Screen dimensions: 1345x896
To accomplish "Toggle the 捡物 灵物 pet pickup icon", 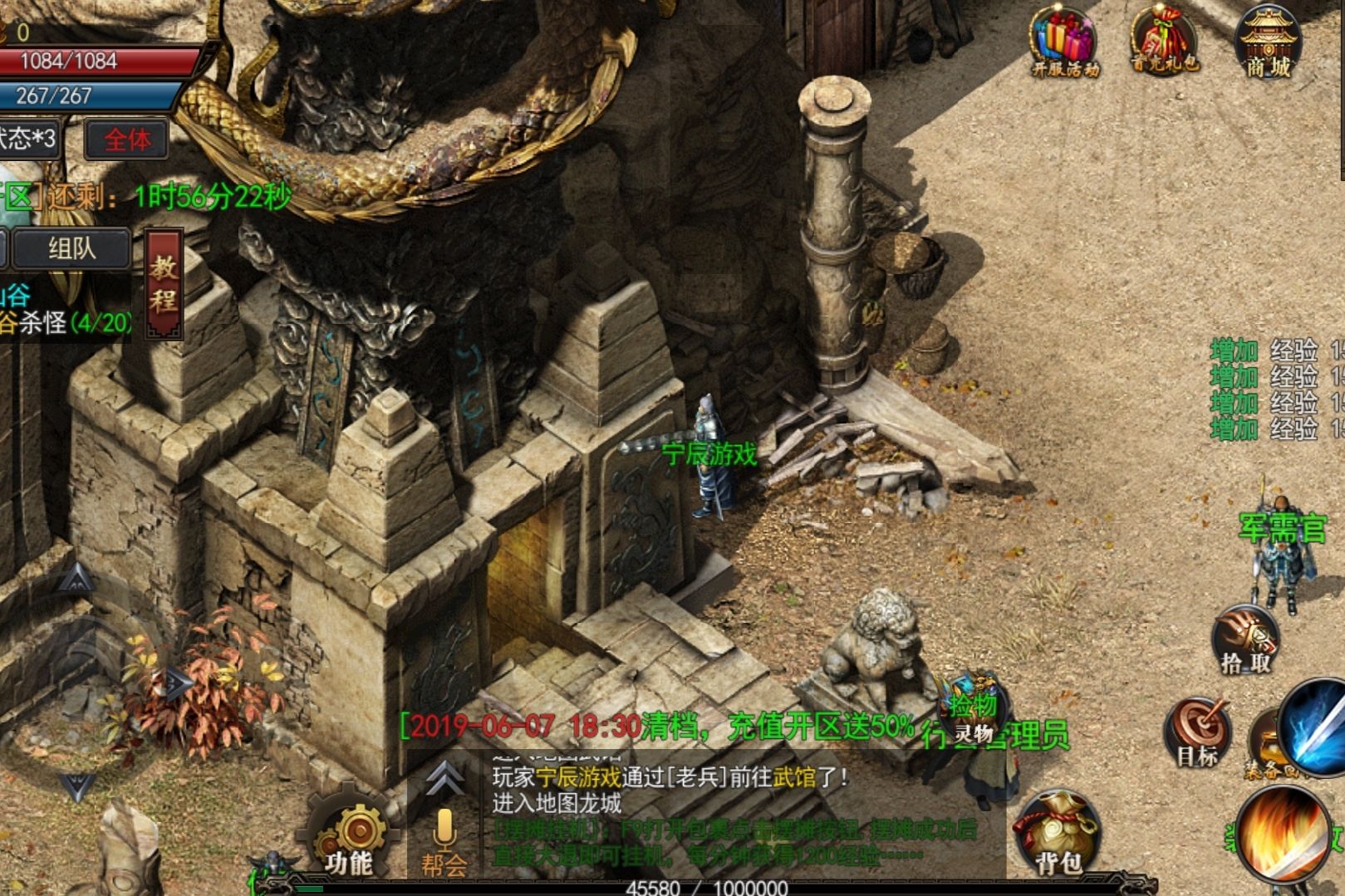I will click(x=974, y=715).
